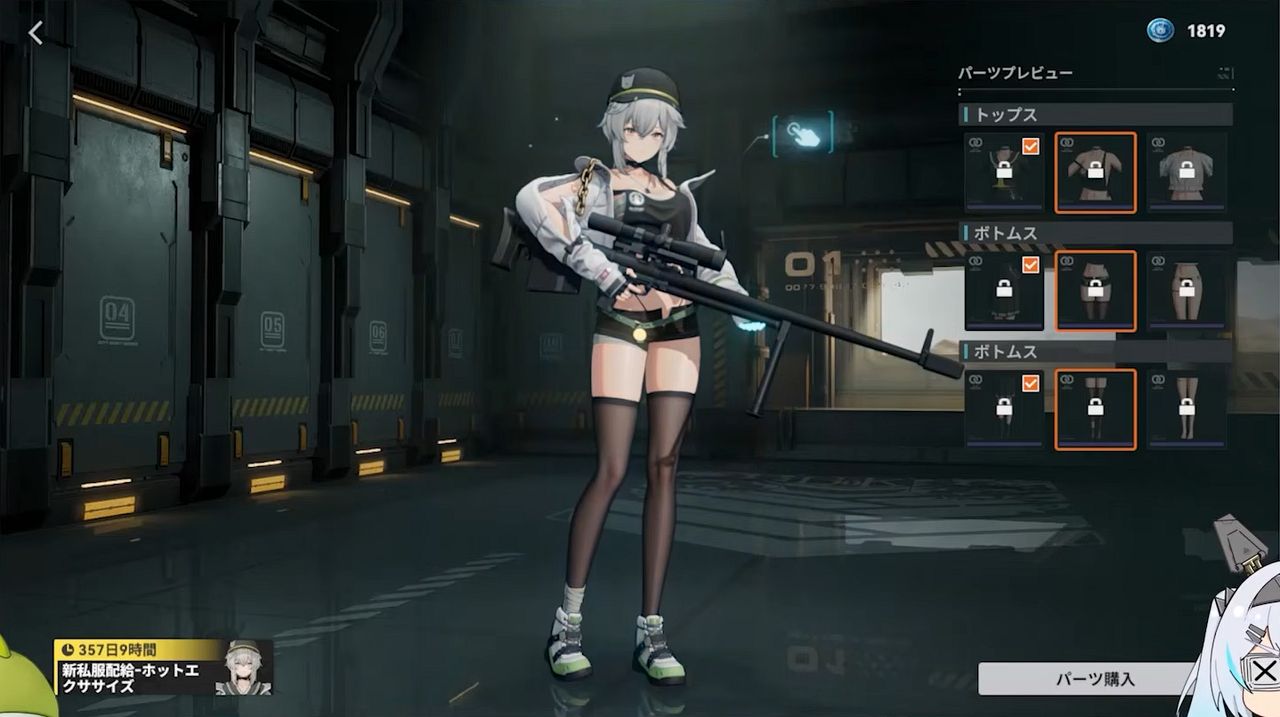Viewport: 1280px width, 717px height.
Task: Choose the highlighted shorts part thumbnail
Action: [x=1095, y=291]
